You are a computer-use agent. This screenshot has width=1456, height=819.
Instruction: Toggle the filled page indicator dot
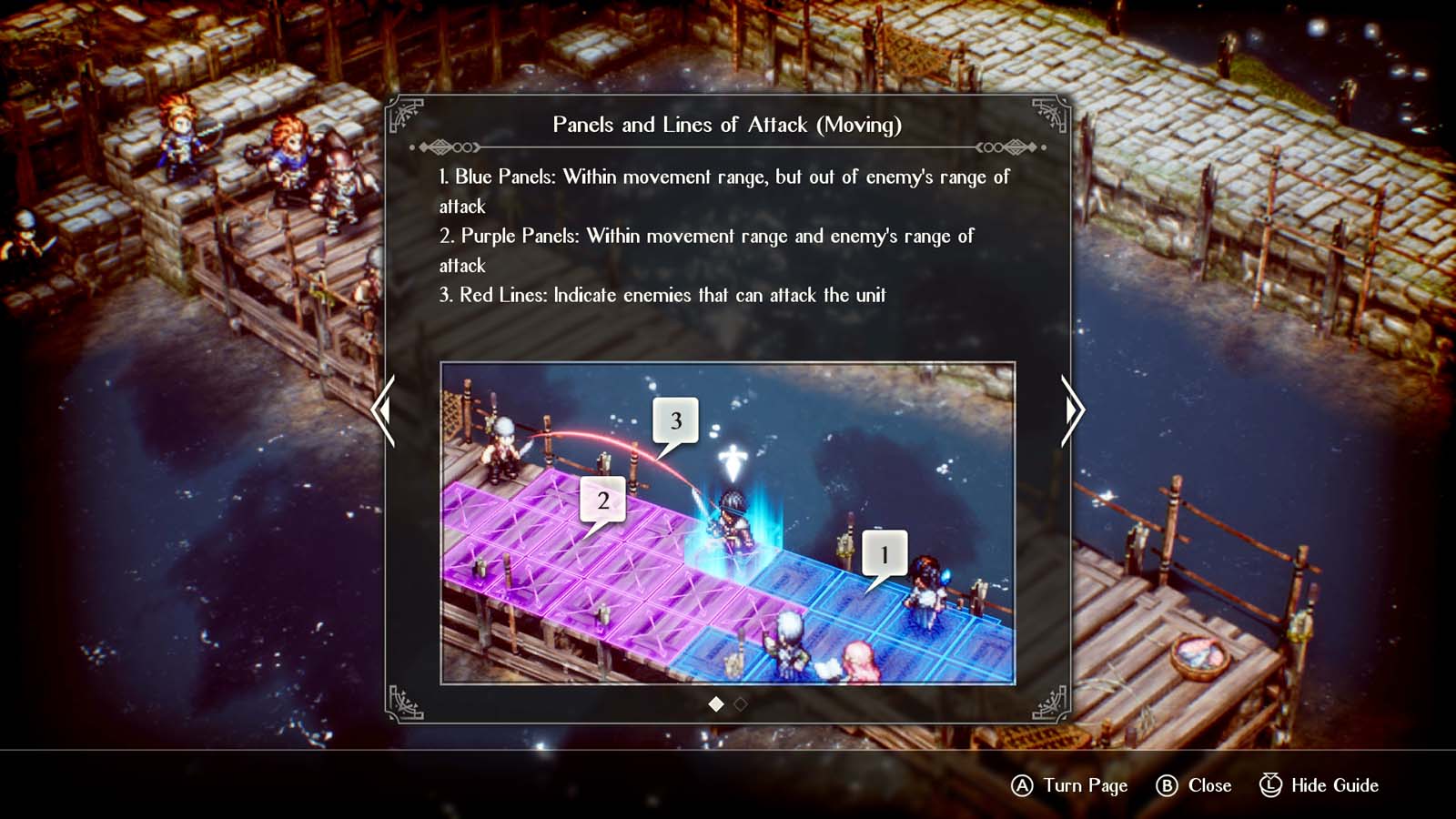716,703
